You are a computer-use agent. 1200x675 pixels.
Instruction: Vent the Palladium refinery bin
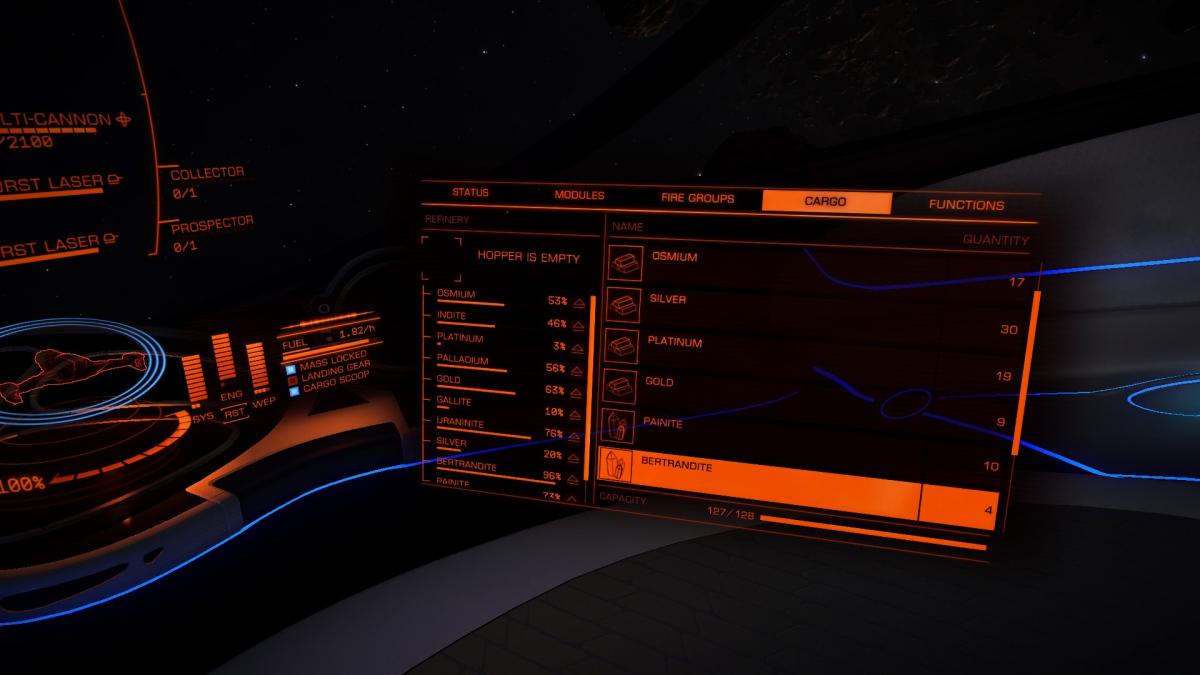pyautogui.click(x=578, y=368)
